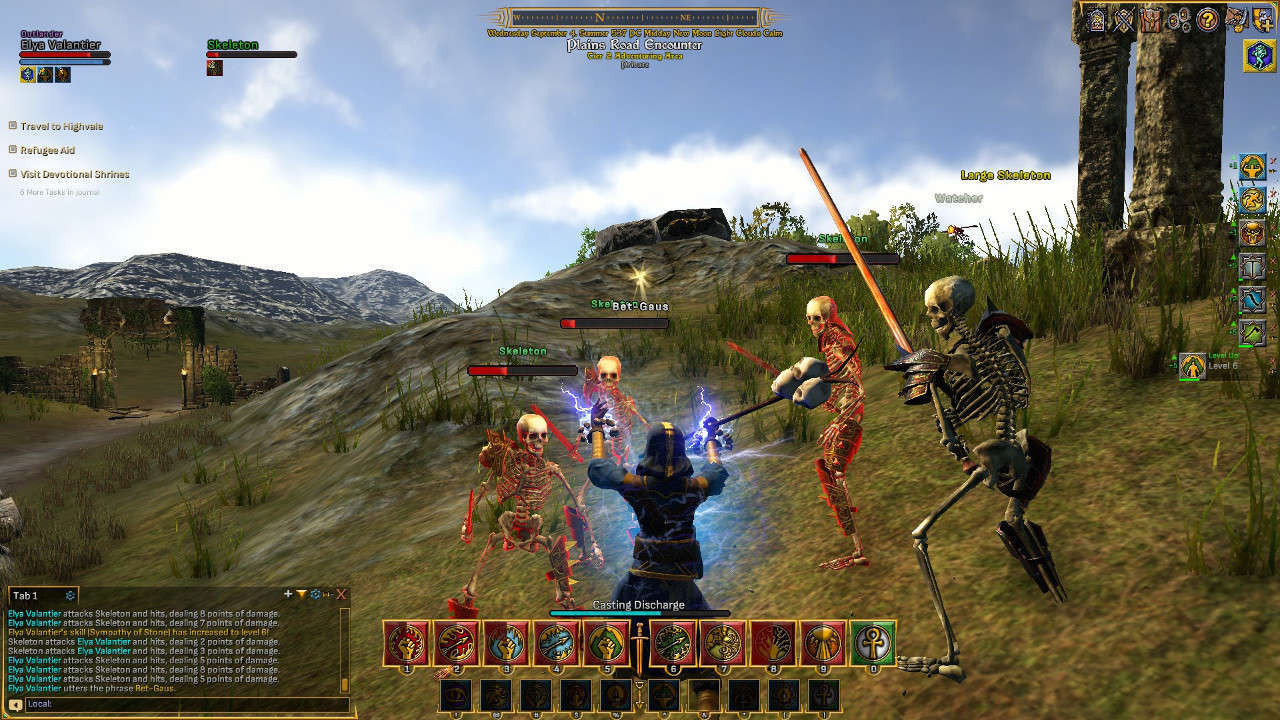The height and width of the screenshot is (720, 1280).
Task: Switch to chat Tab 1
Action: click(27, 595)
